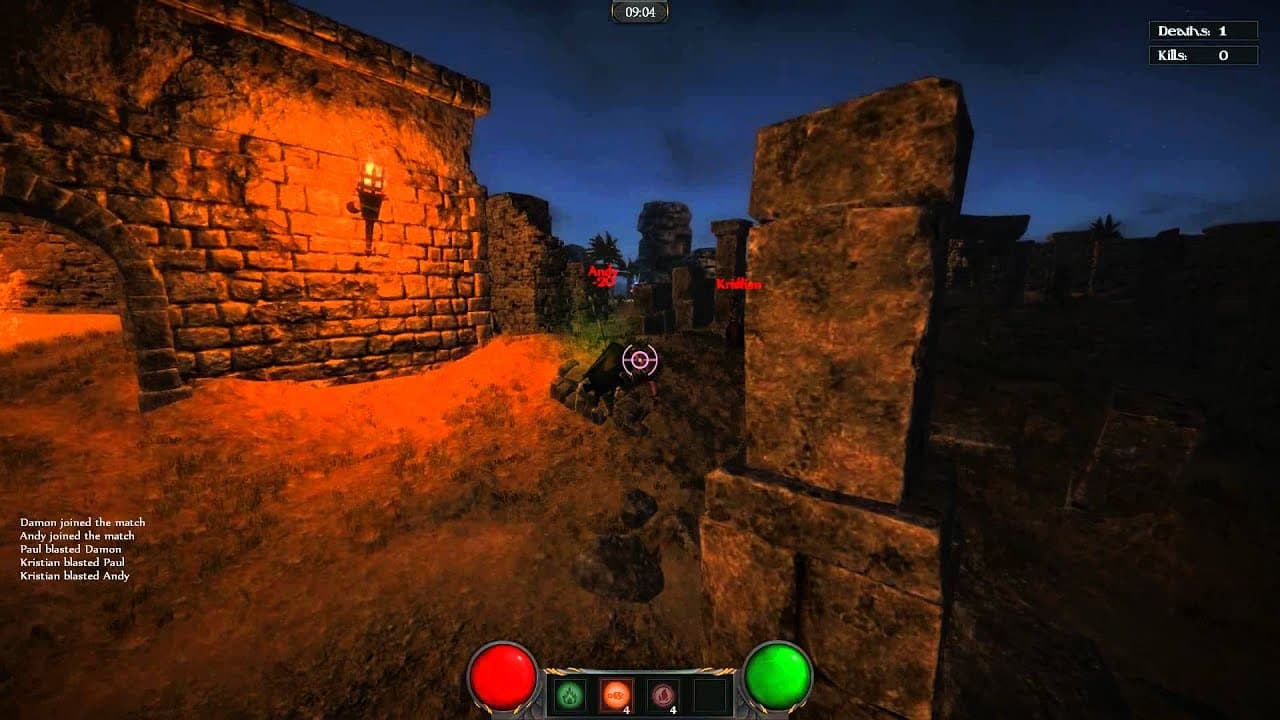Click Andy's red nameplate
The width and height of the screenshot is (1280, 720).
click(603, 270)
